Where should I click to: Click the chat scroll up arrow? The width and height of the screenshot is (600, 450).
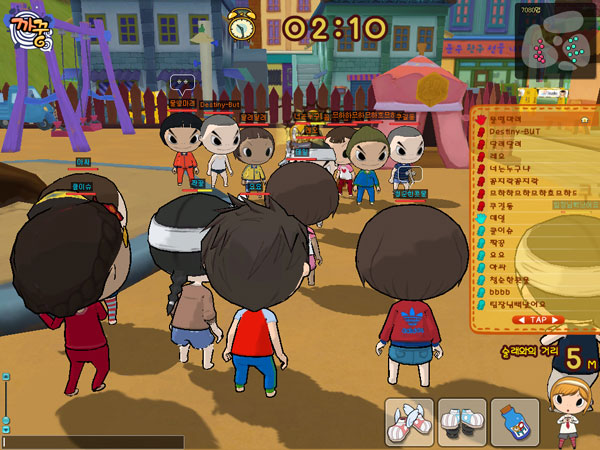coord(5,377)
